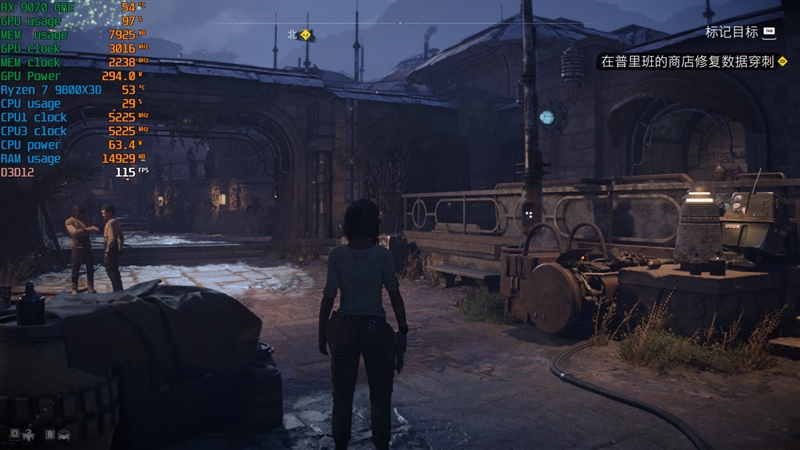Click the yellow objective marker on the compass
This screenshot has width=800, height=450.
click(x=306, y=35)
